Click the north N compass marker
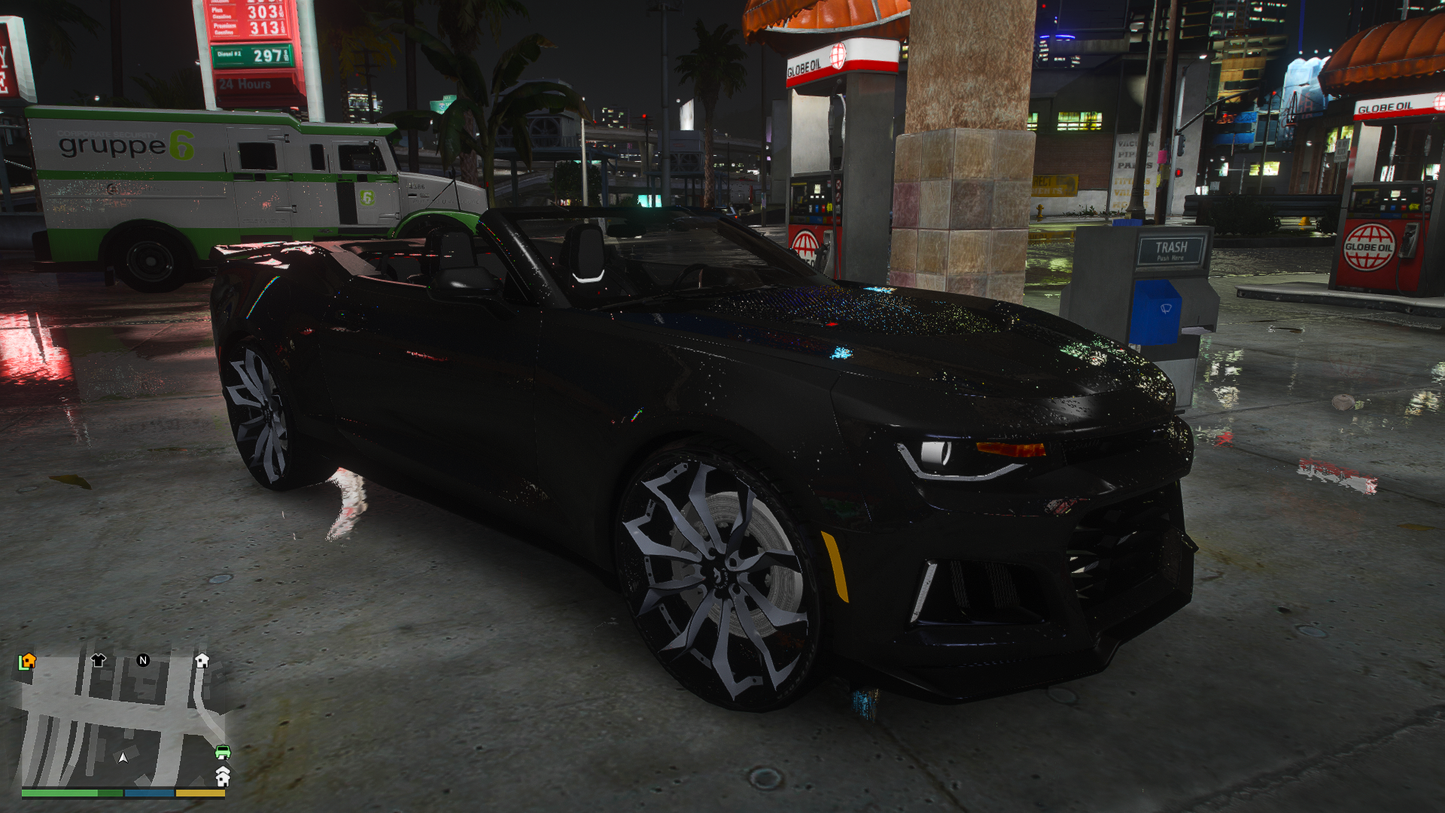1445x813 pixels. [143, 660]
